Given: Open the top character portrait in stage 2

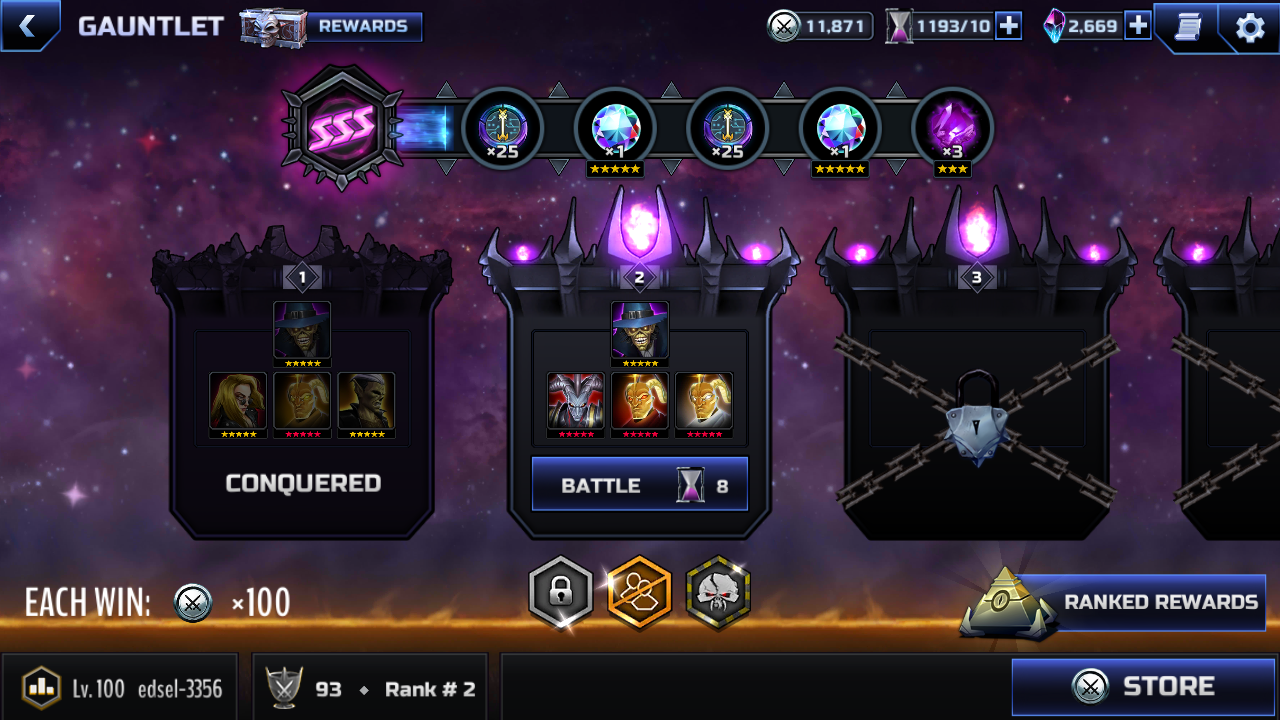Looking at the screenshot, I should coord(640,331).
